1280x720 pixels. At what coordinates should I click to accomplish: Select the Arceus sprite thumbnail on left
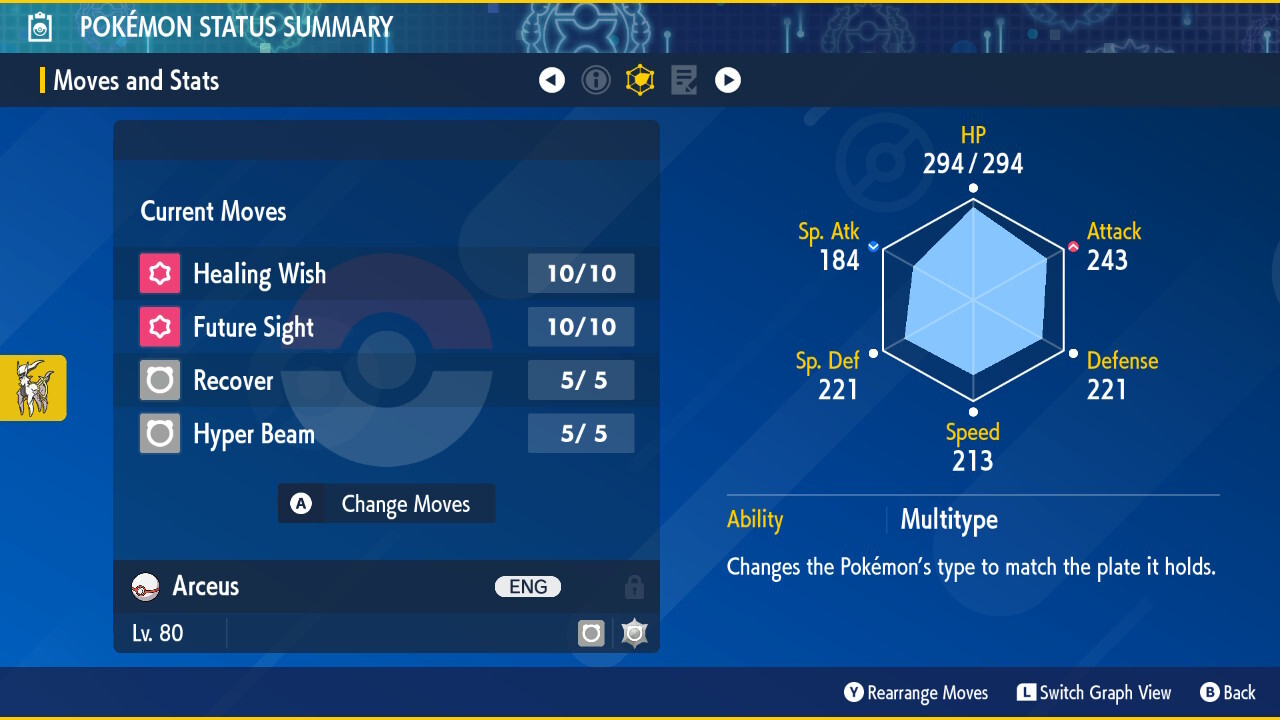click(x=33, y=388)
